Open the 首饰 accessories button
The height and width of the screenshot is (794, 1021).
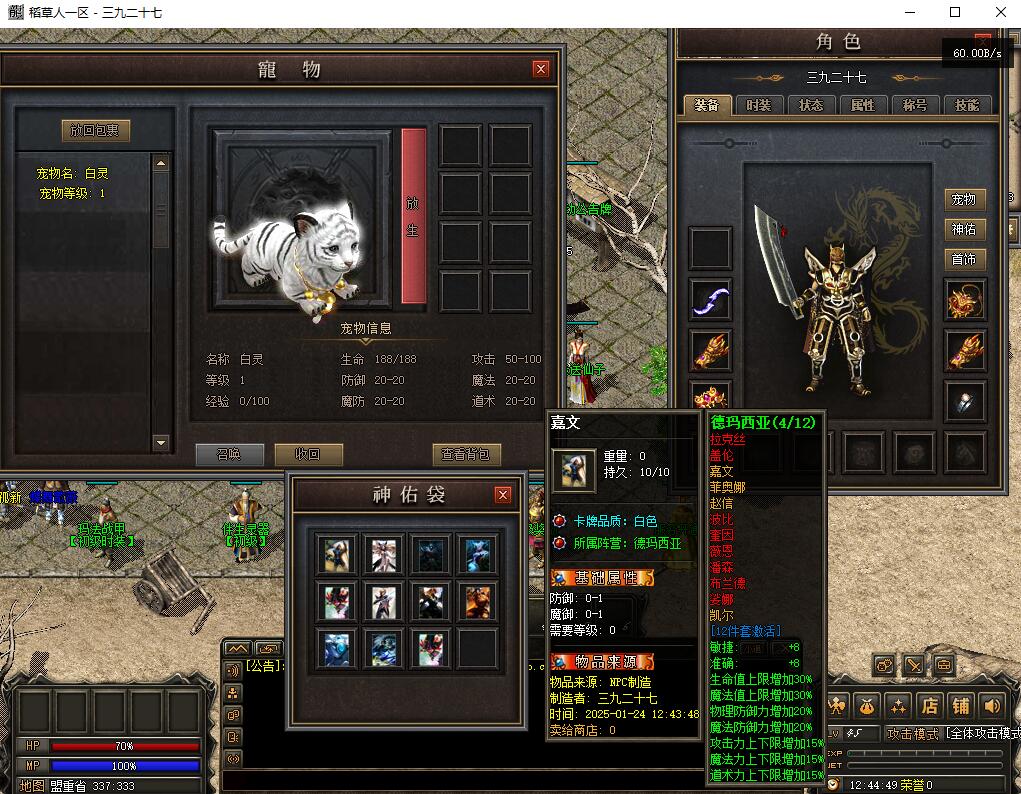964,259
